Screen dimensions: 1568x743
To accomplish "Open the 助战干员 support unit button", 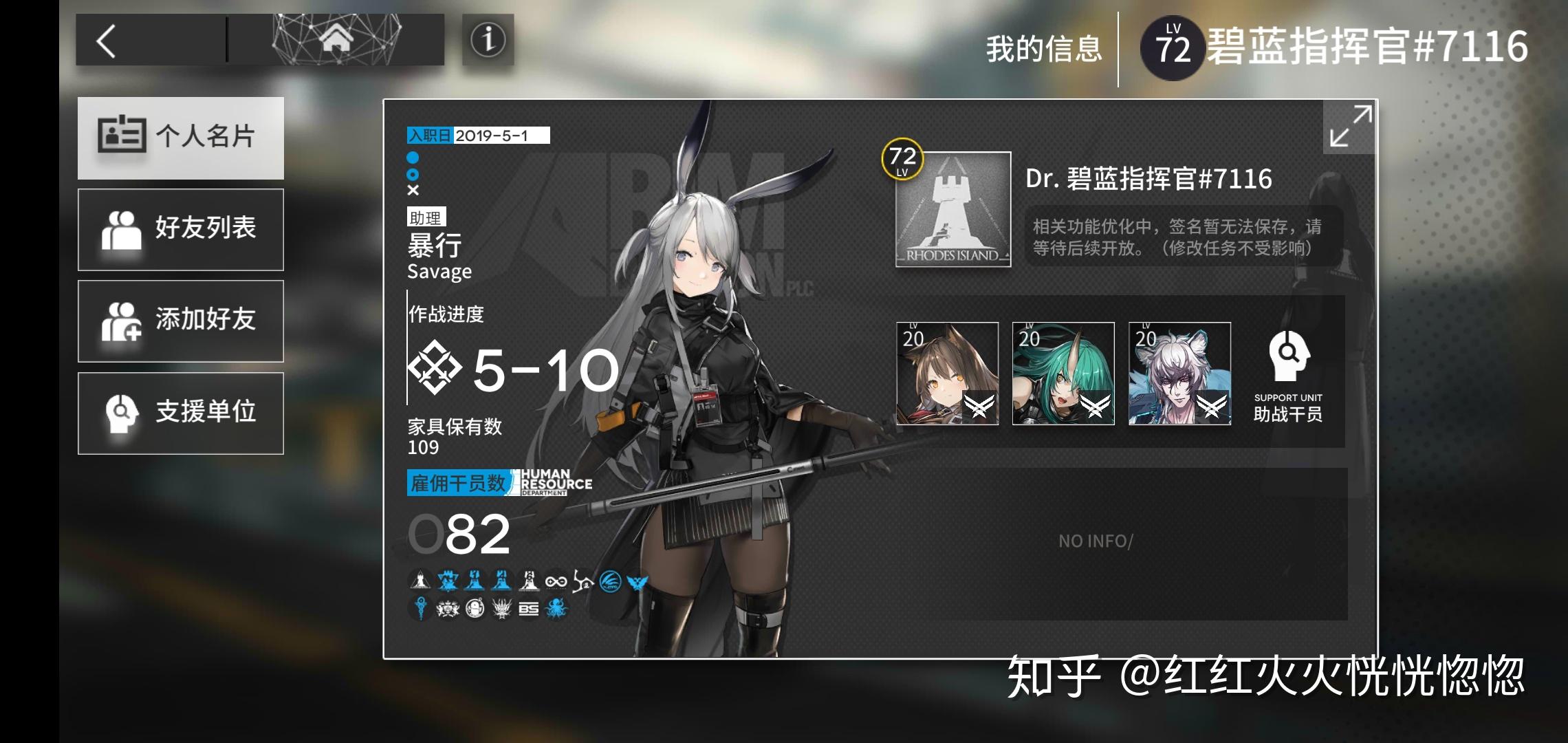I will [x=1288, y=375].
